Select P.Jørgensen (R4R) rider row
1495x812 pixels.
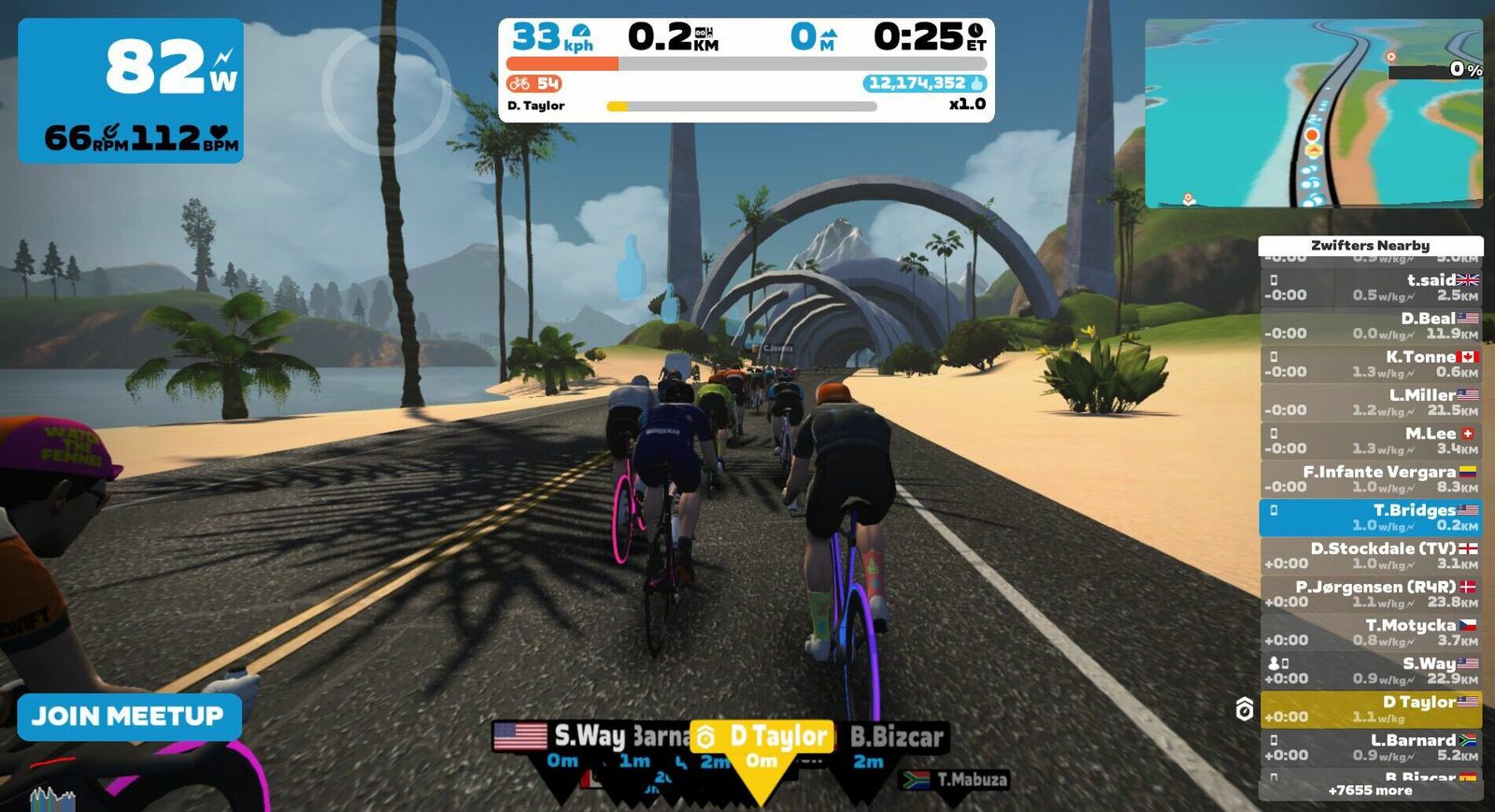pyautogui.click(x=1370, y=593)
